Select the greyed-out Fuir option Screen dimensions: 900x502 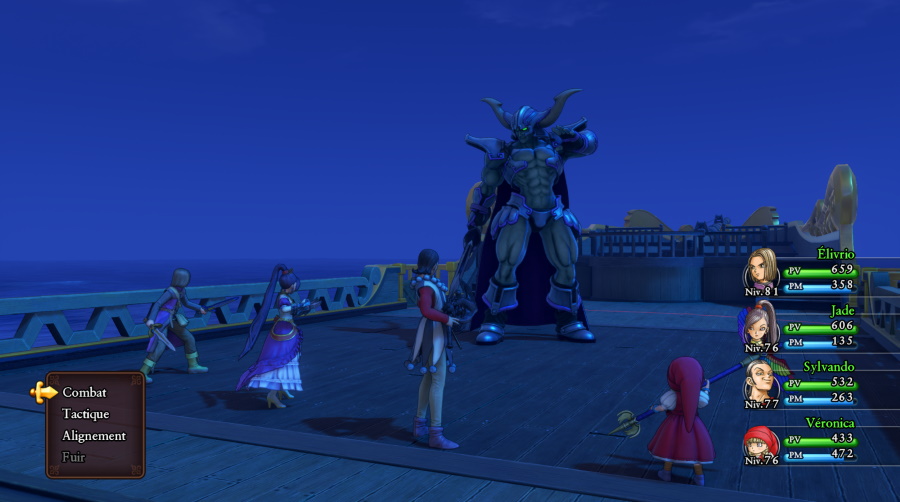click(74, 457)
